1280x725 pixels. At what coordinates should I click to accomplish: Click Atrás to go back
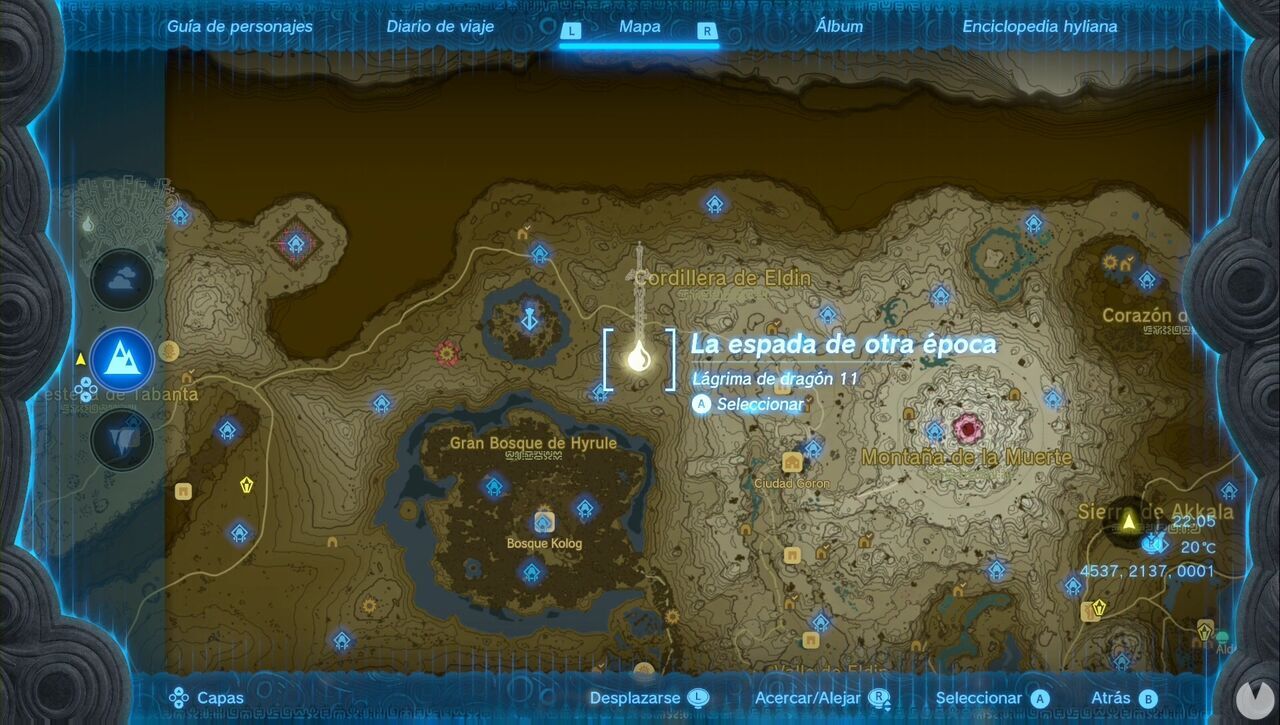1105,697
